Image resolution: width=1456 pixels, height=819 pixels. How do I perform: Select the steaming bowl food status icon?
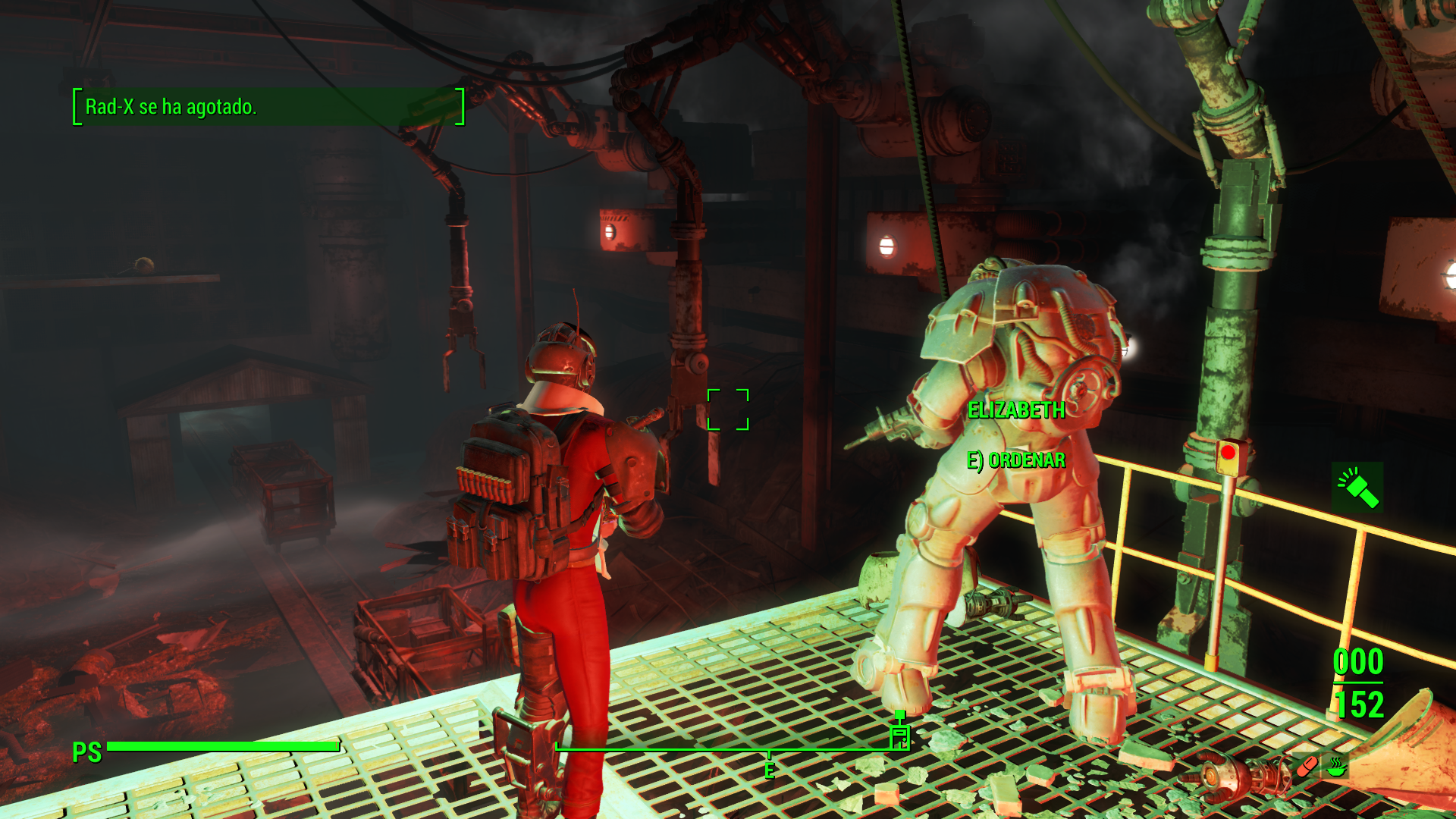click(1336, 767)
